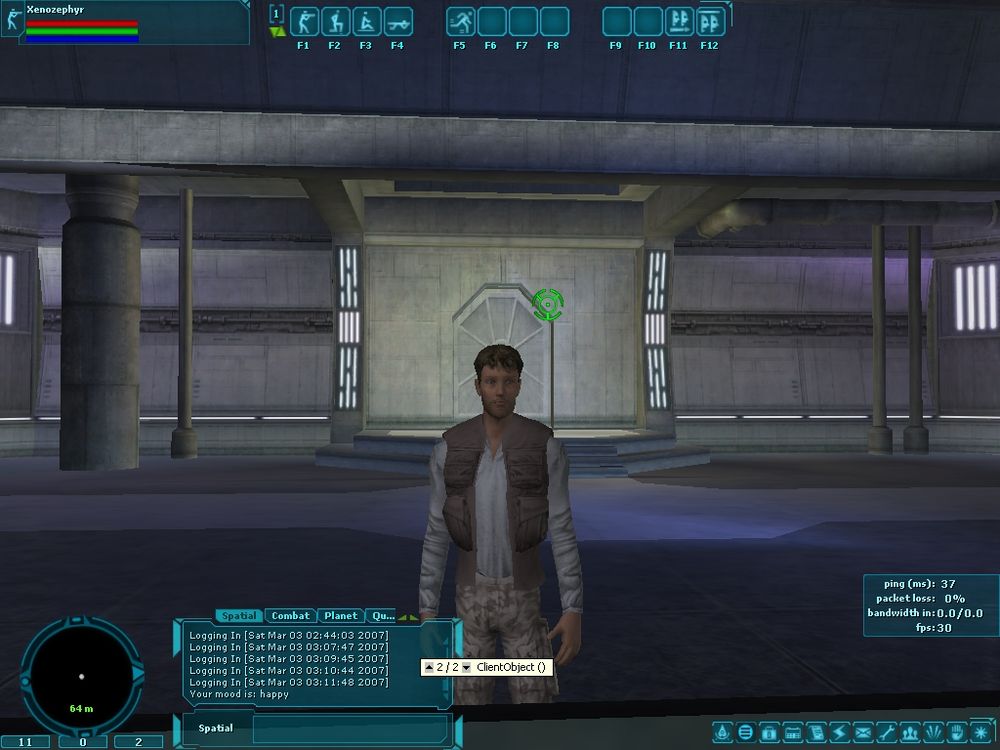Click the tooltip's down arrow stepper
Screen dimensions: 1000x750
point(466,667)
